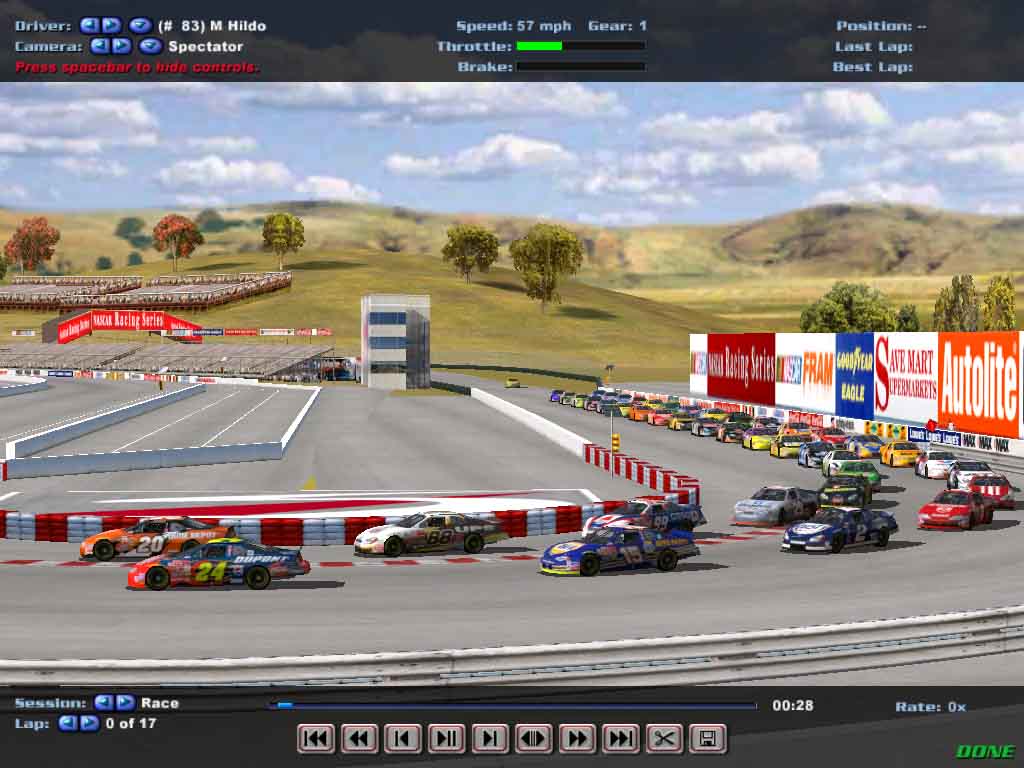Skip to the end of replay
Image resolution: width=1024 pixels, height=768 pixels.
620,739
